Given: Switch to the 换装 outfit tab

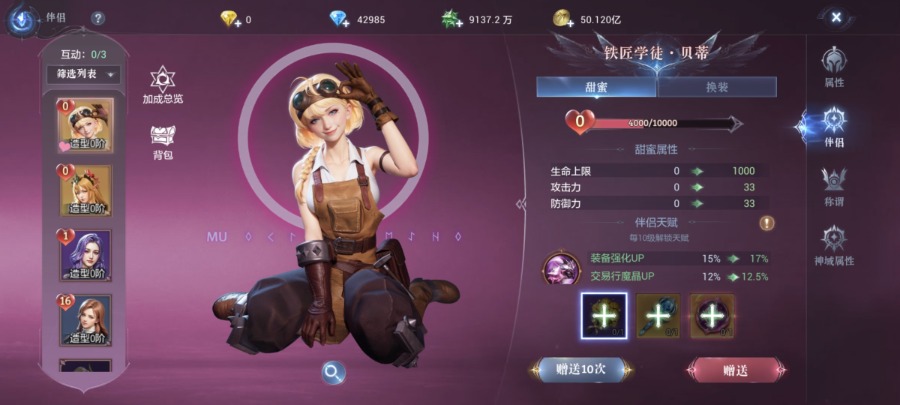Looking at the screenshot, I should pos(716,87).
